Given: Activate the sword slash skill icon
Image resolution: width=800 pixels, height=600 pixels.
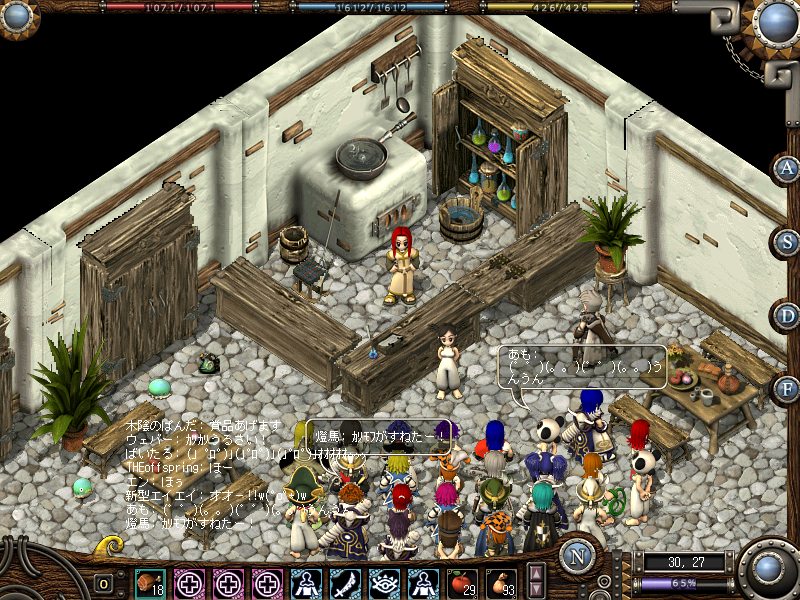Looking at the screenshot, I should [x=345, y=583].
